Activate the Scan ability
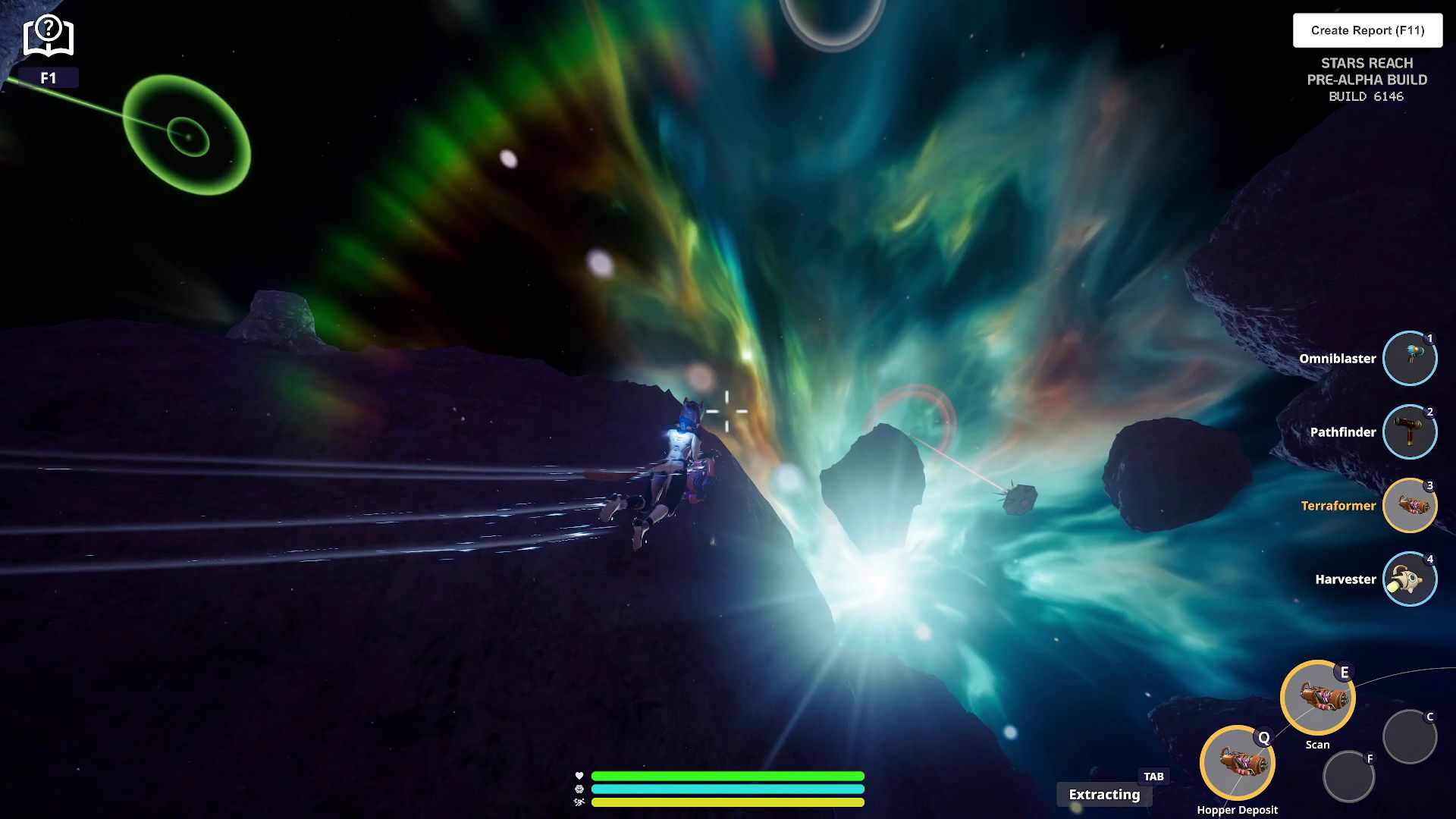Viewport: 1456px width, 819px height. click(1317, 698)
